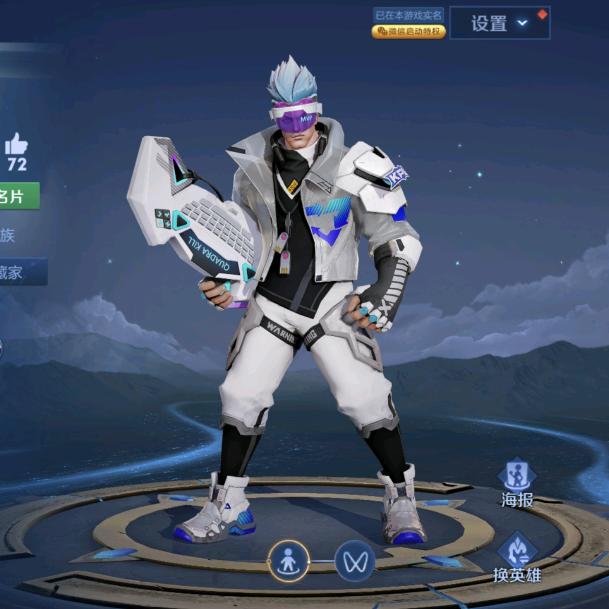The width and height of the screenshot is (609, 609).
Task: Tap the 微信启动特权 WeChat privilege badge
Action: coord(408,32)
